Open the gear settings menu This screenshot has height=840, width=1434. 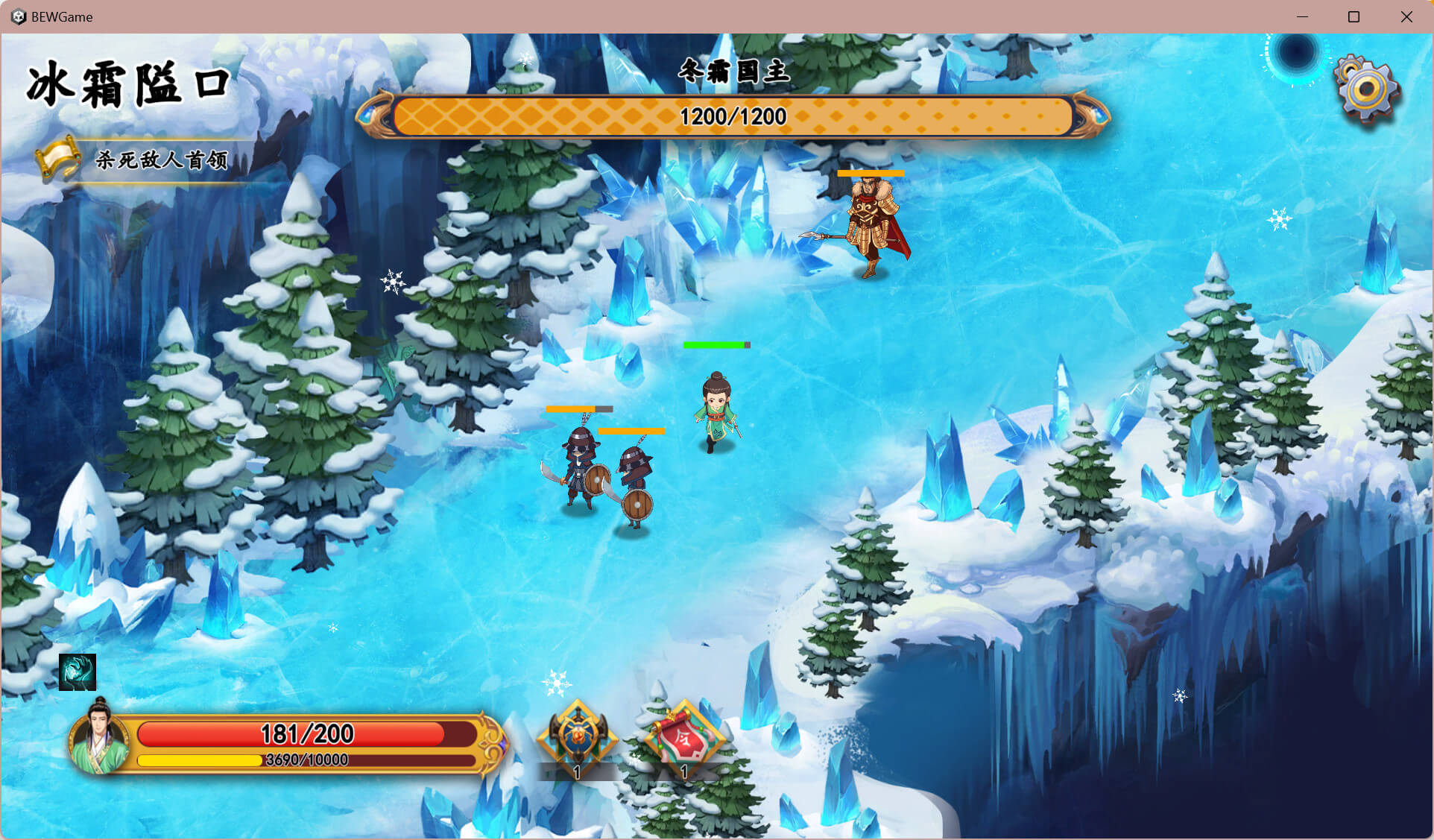point(1366,89)
